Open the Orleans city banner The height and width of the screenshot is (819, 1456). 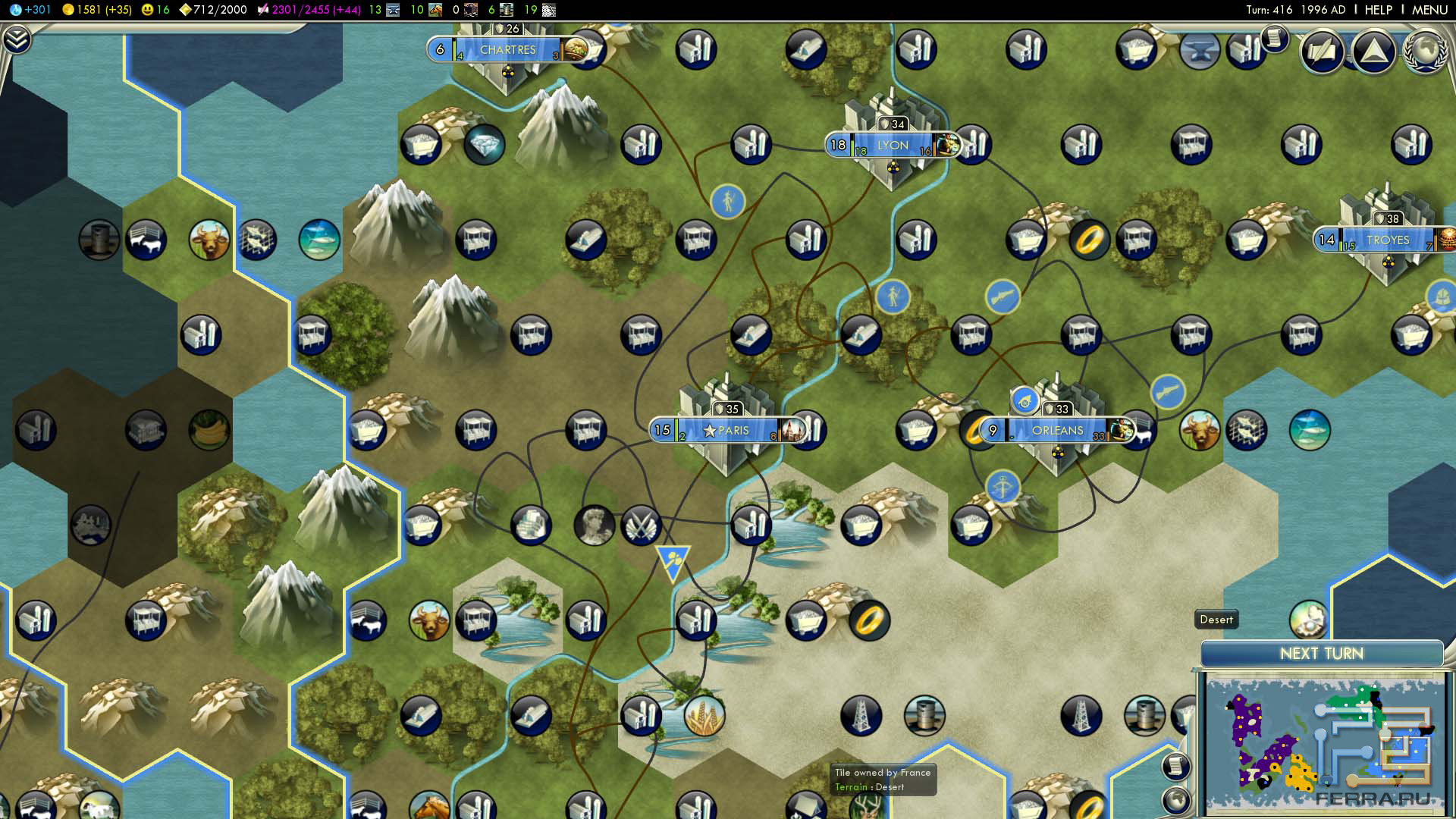1057,430
